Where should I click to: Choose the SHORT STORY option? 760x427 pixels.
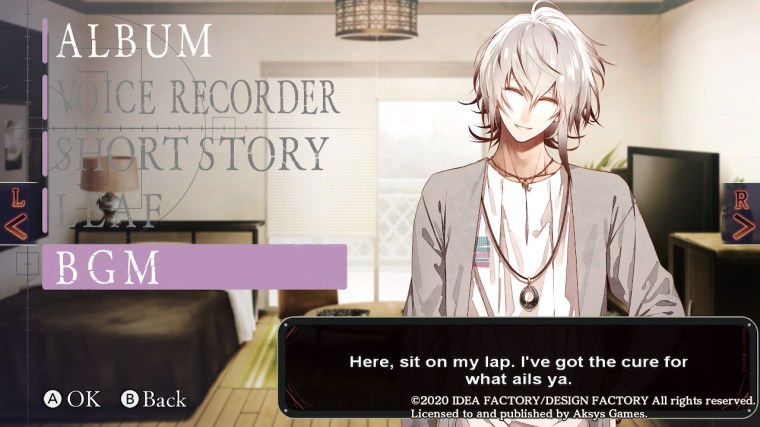coord(192,152)
